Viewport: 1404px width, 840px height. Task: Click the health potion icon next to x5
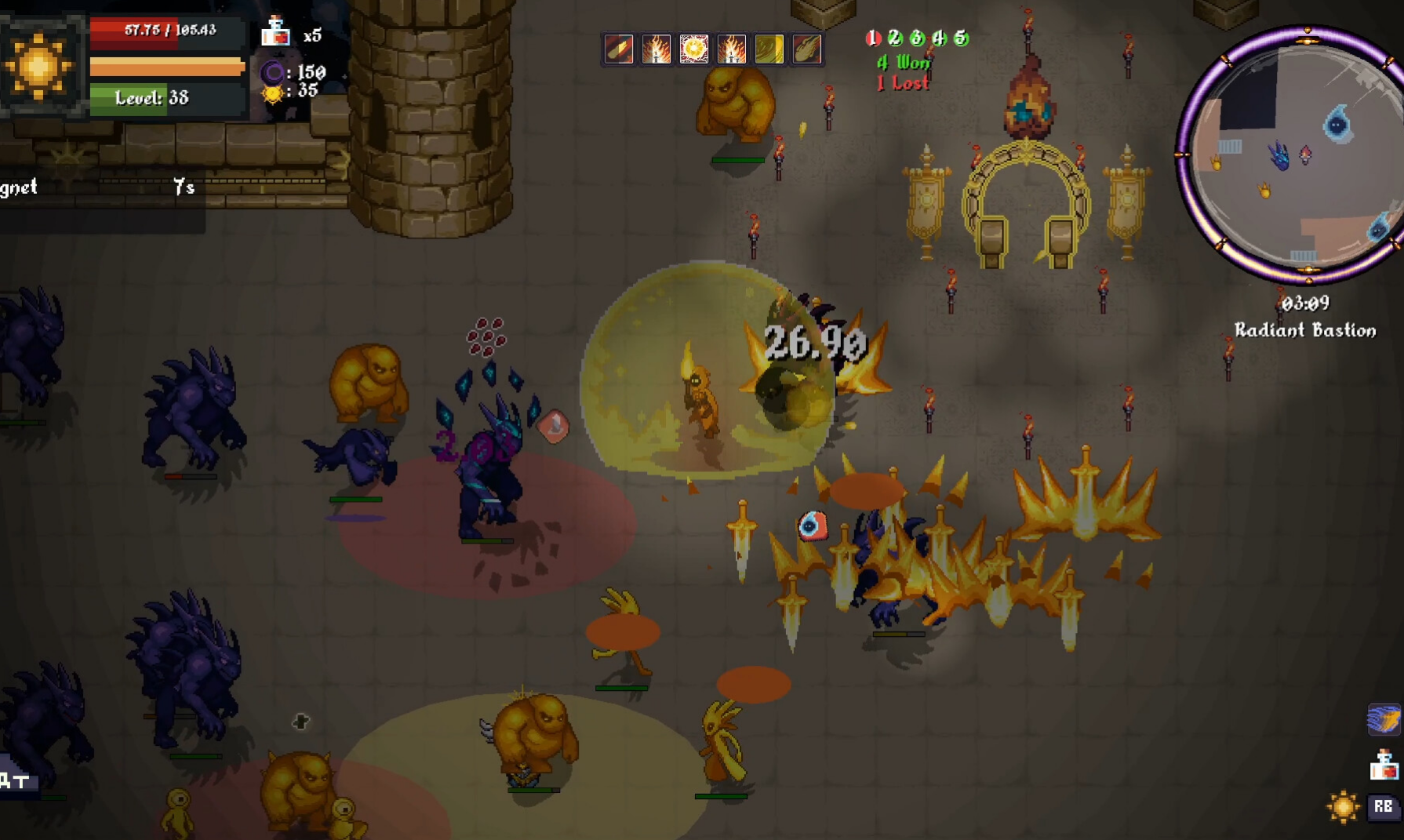coord(275,32)
